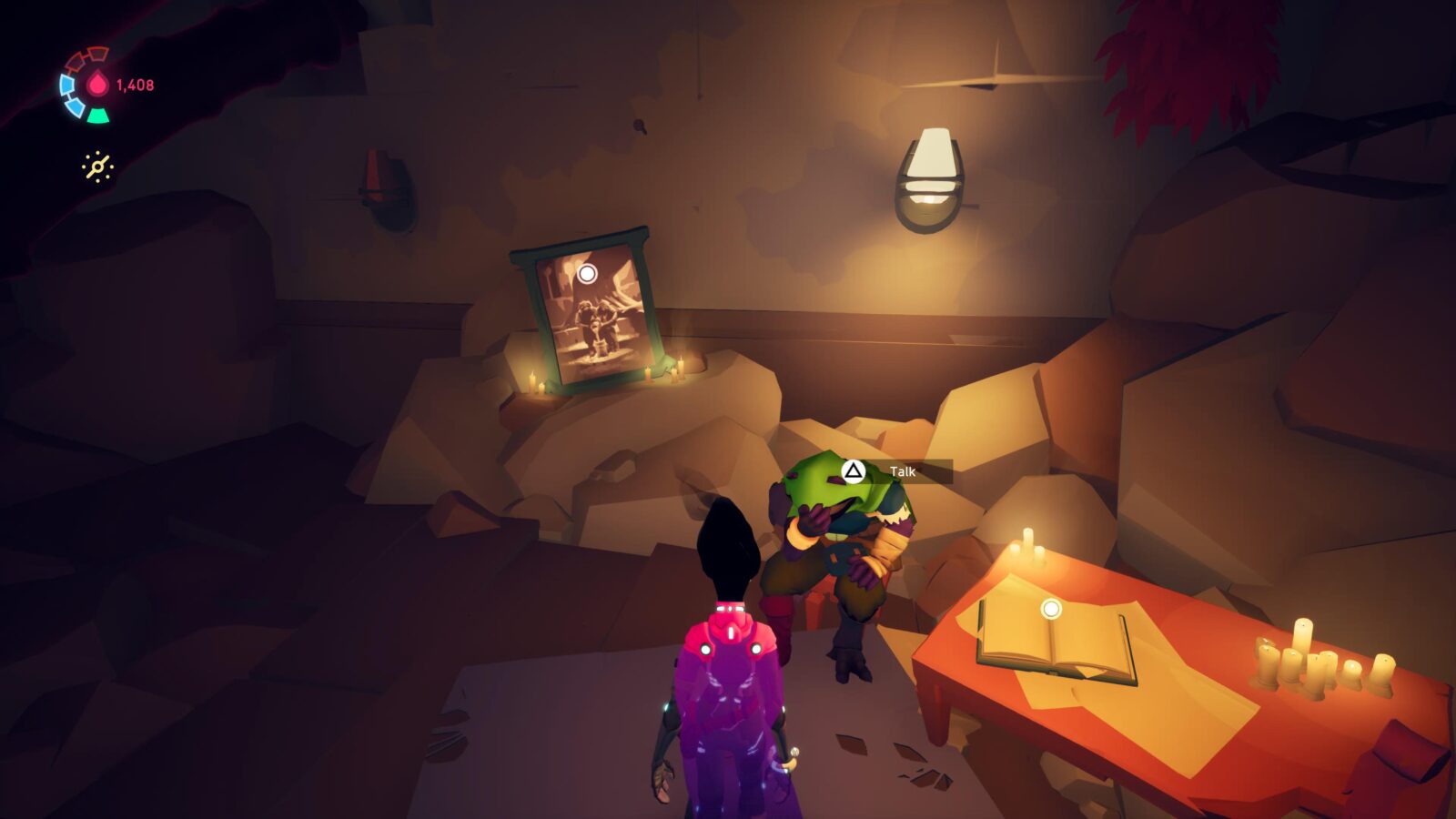The width and height of the screenshot is (1456, 819).
Task: Click the yellow sun-shaped HUD icon
Action: coord(97,167)
